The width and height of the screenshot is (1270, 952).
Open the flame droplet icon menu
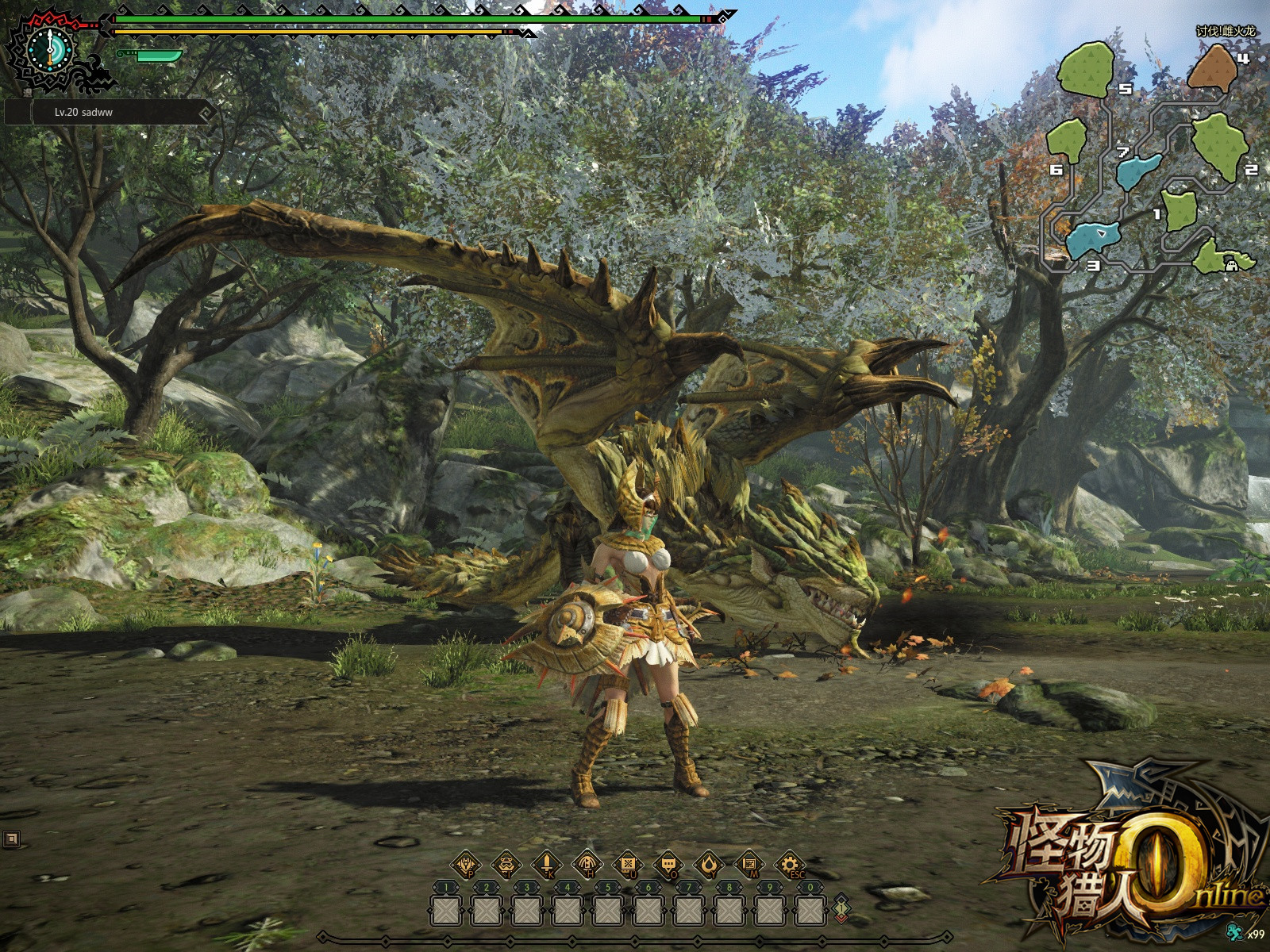point(708,864)
